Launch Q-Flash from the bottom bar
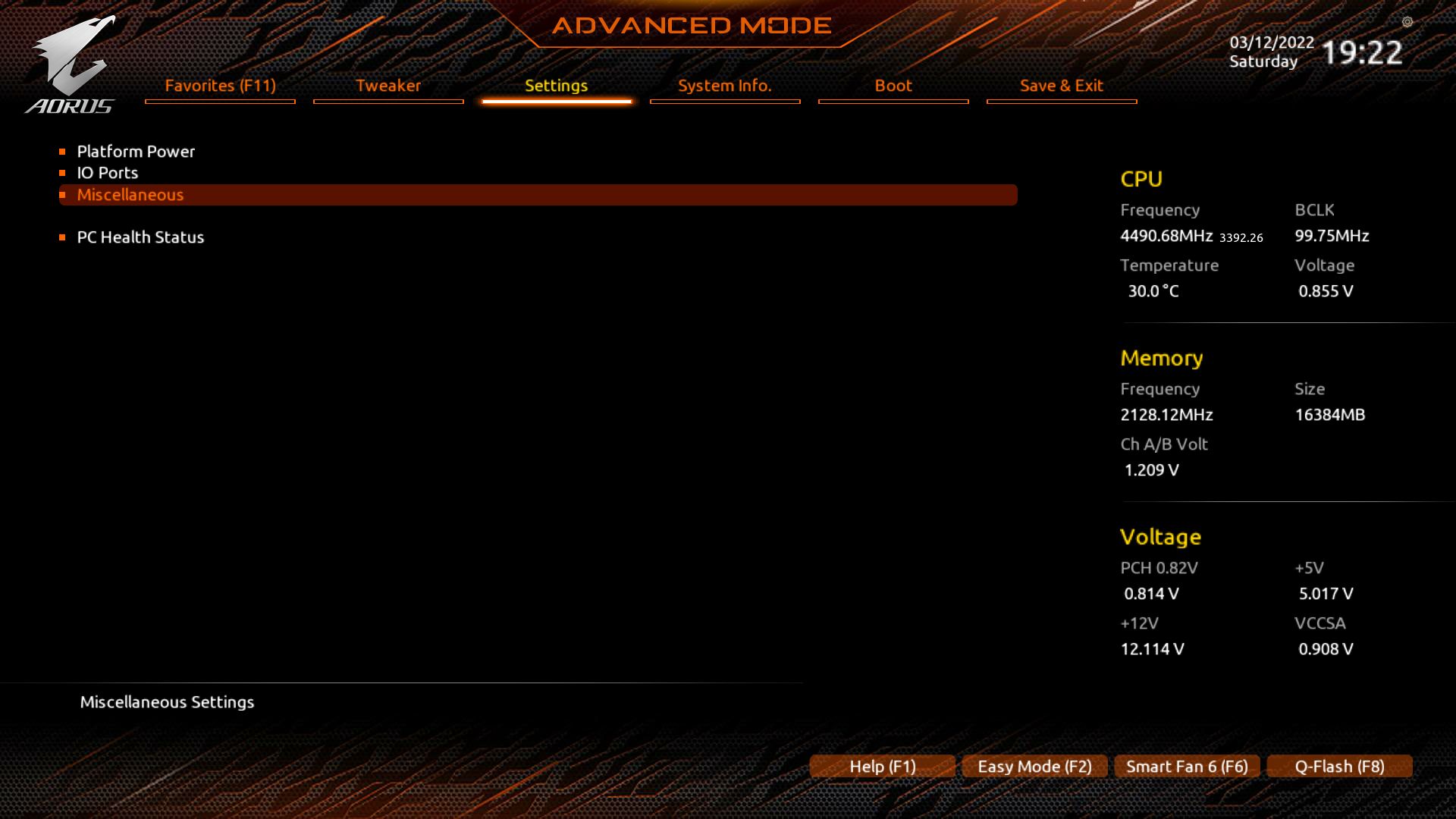Screen dimensions: 1456x819 1338,766
